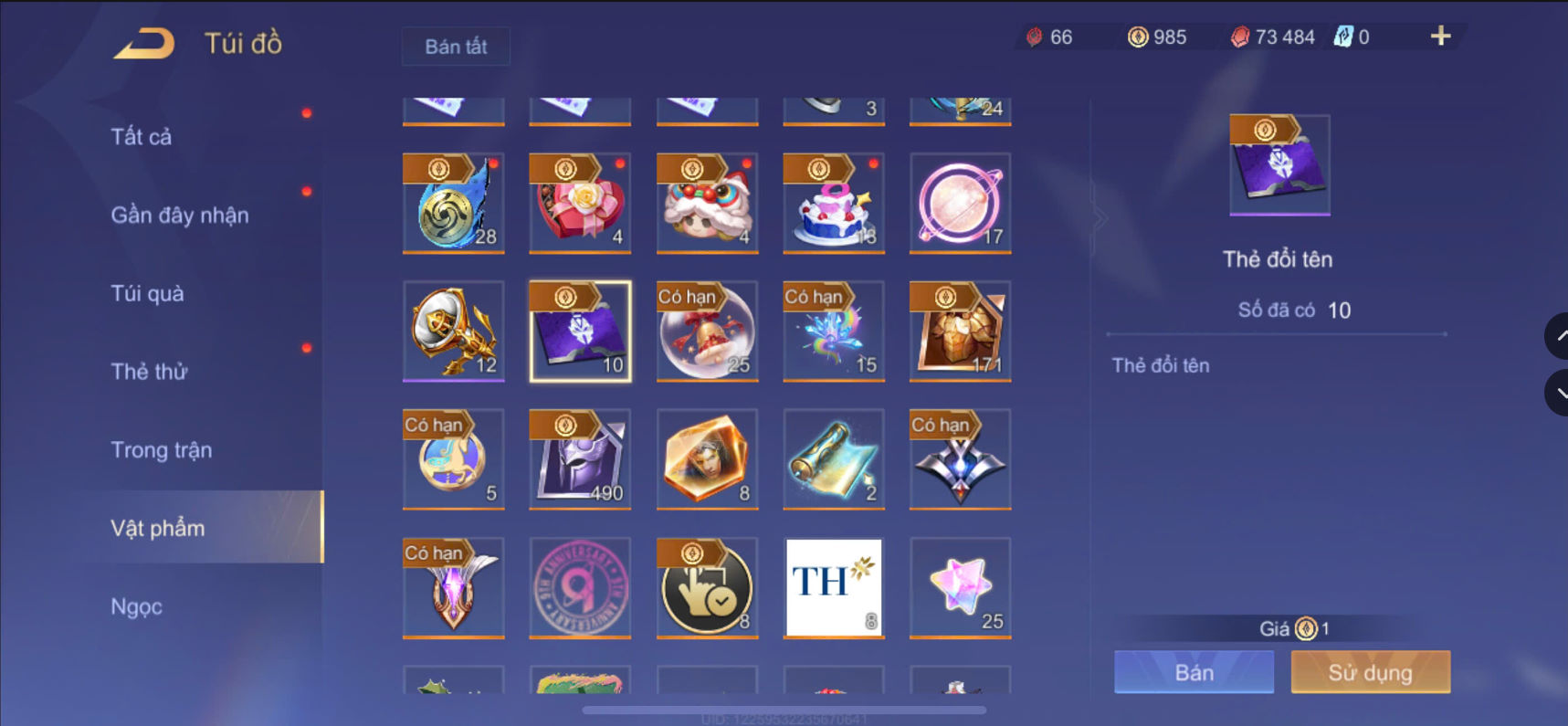Click the birthday cake item in the grid
Image resolution: width=1568 pixels, height=726 pixels.
[832, 203]
